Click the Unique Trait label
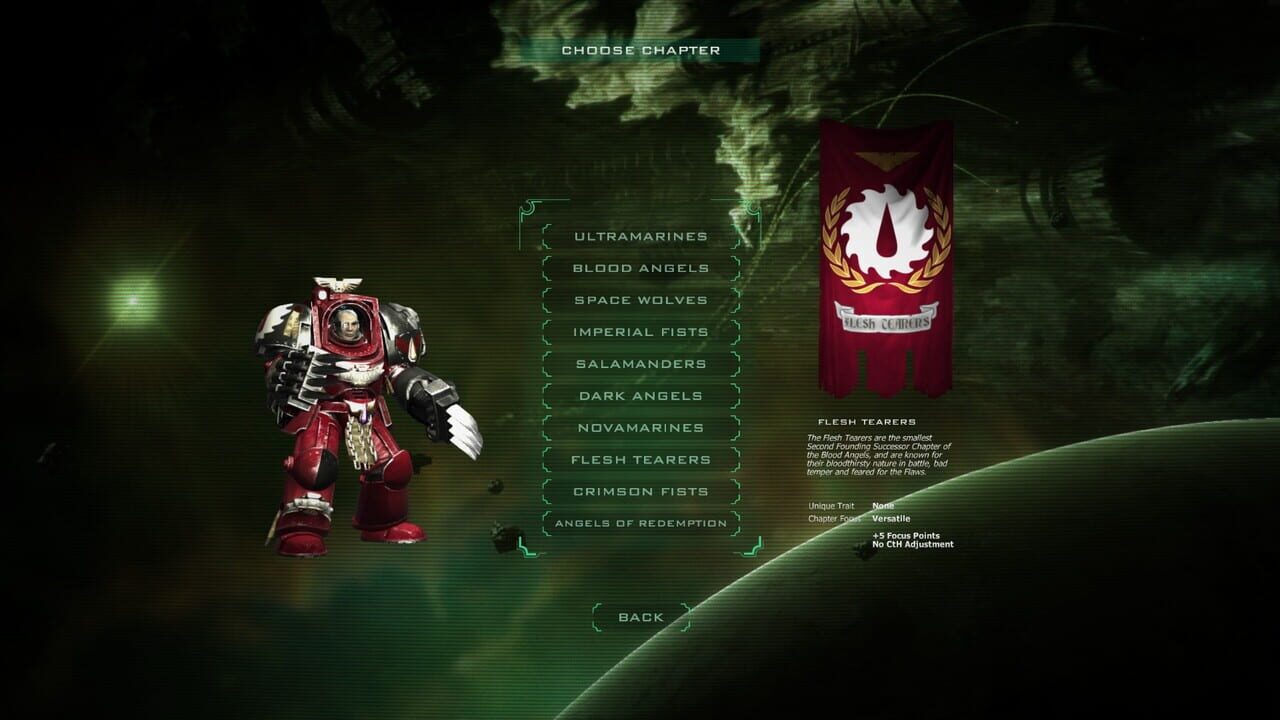The height and width of the screenshot is (720, 1280). click(x=830, y=506)
